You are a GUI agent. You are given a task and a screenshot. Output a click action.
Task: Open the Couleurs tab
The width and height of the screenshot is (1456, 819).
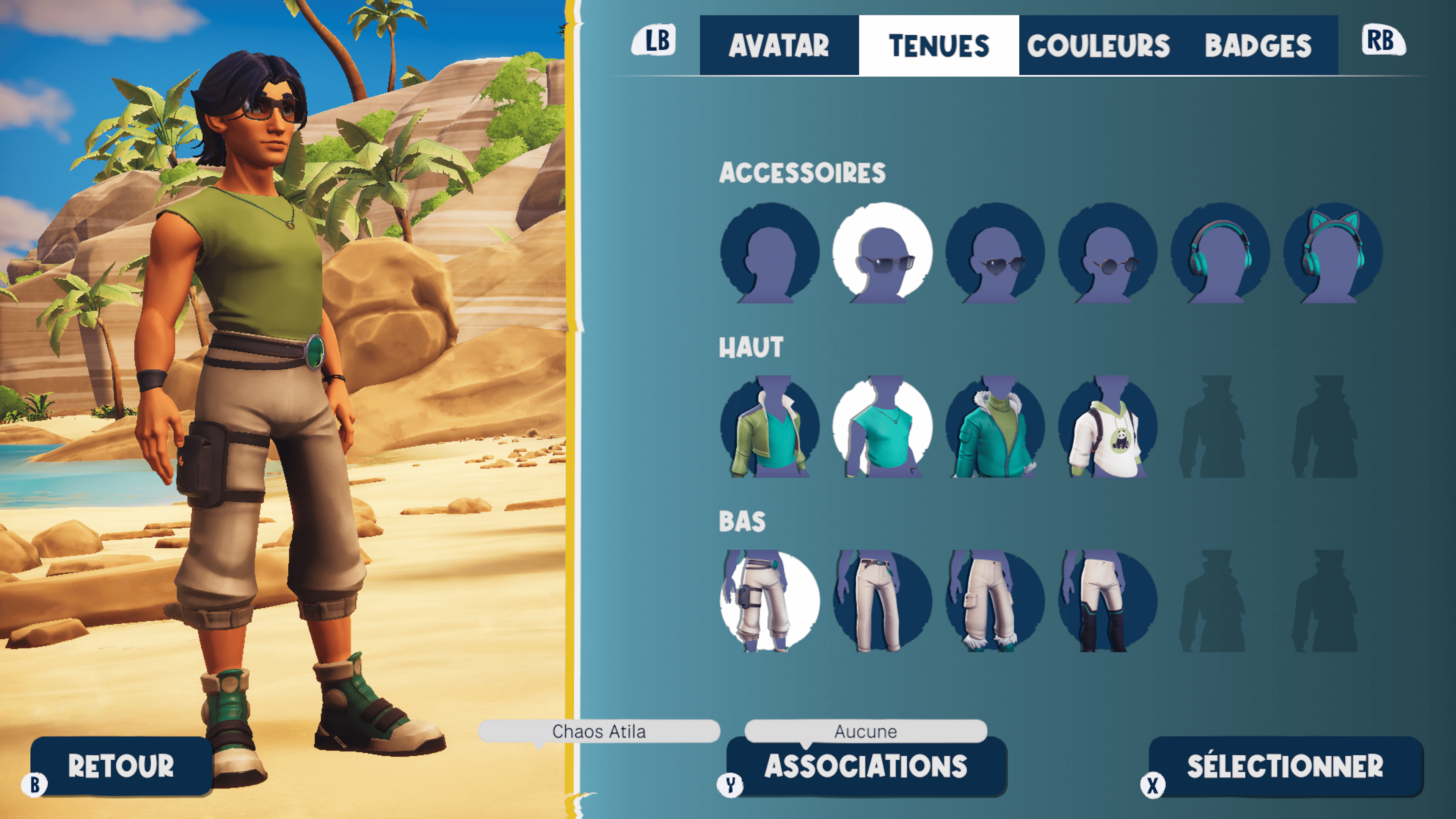click(x=1098, y=45)
